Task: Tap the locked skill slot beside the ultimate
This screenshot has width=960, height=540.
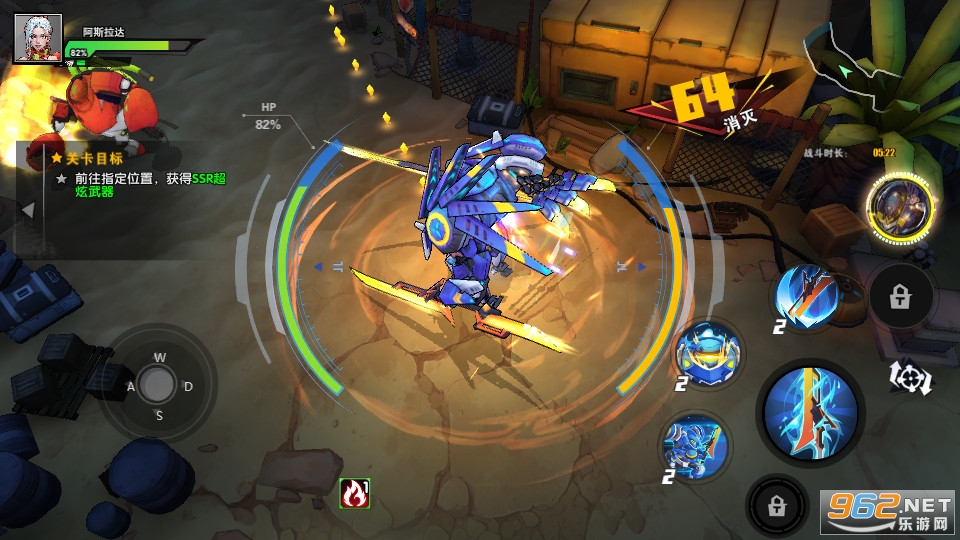Action: pyautogui.click(x=900, y=297)
